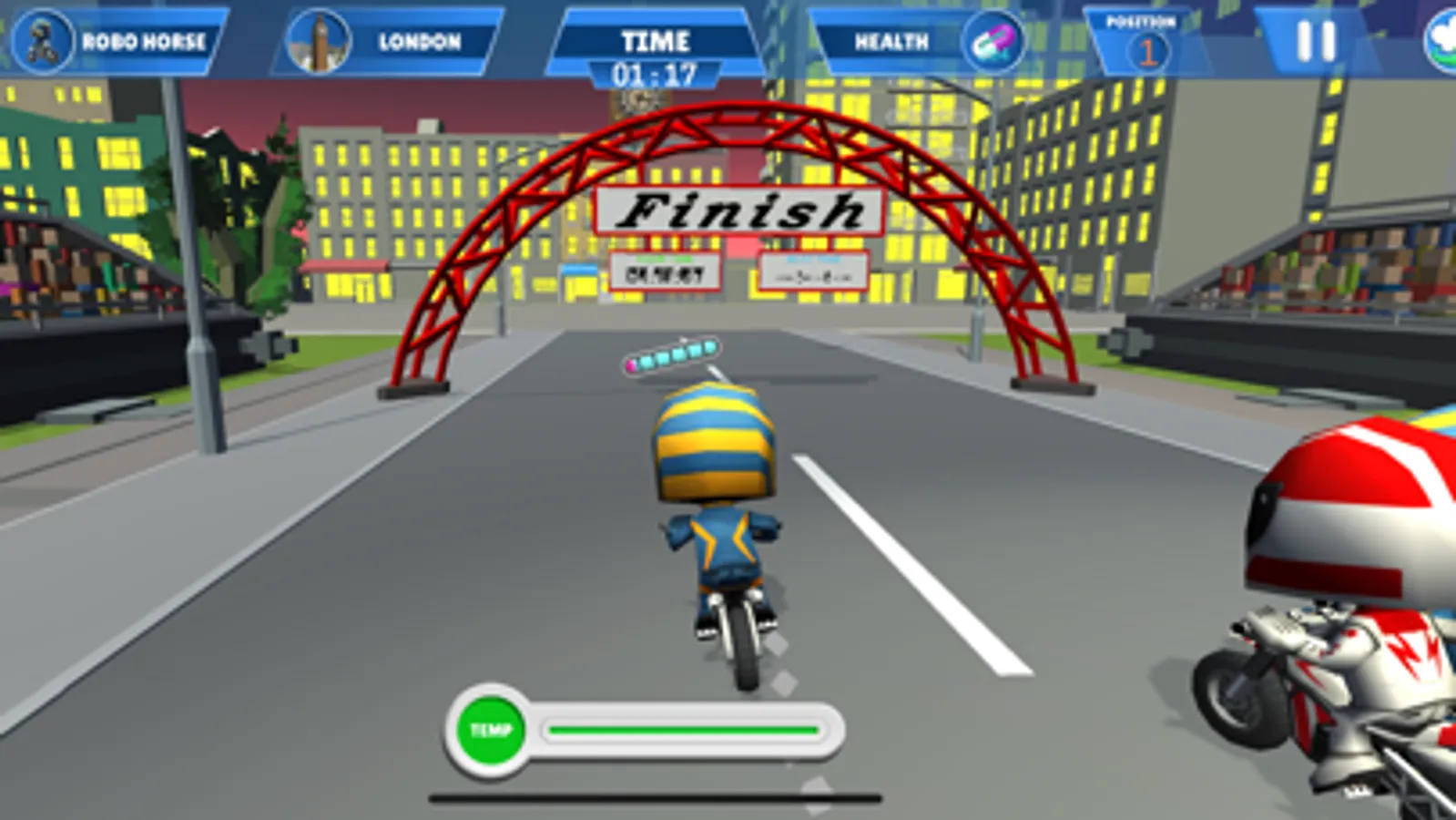The width and height of the screenshot is (1456, 820).
Task: Expand the Robo Horse name banner
Action: (146, 39)
